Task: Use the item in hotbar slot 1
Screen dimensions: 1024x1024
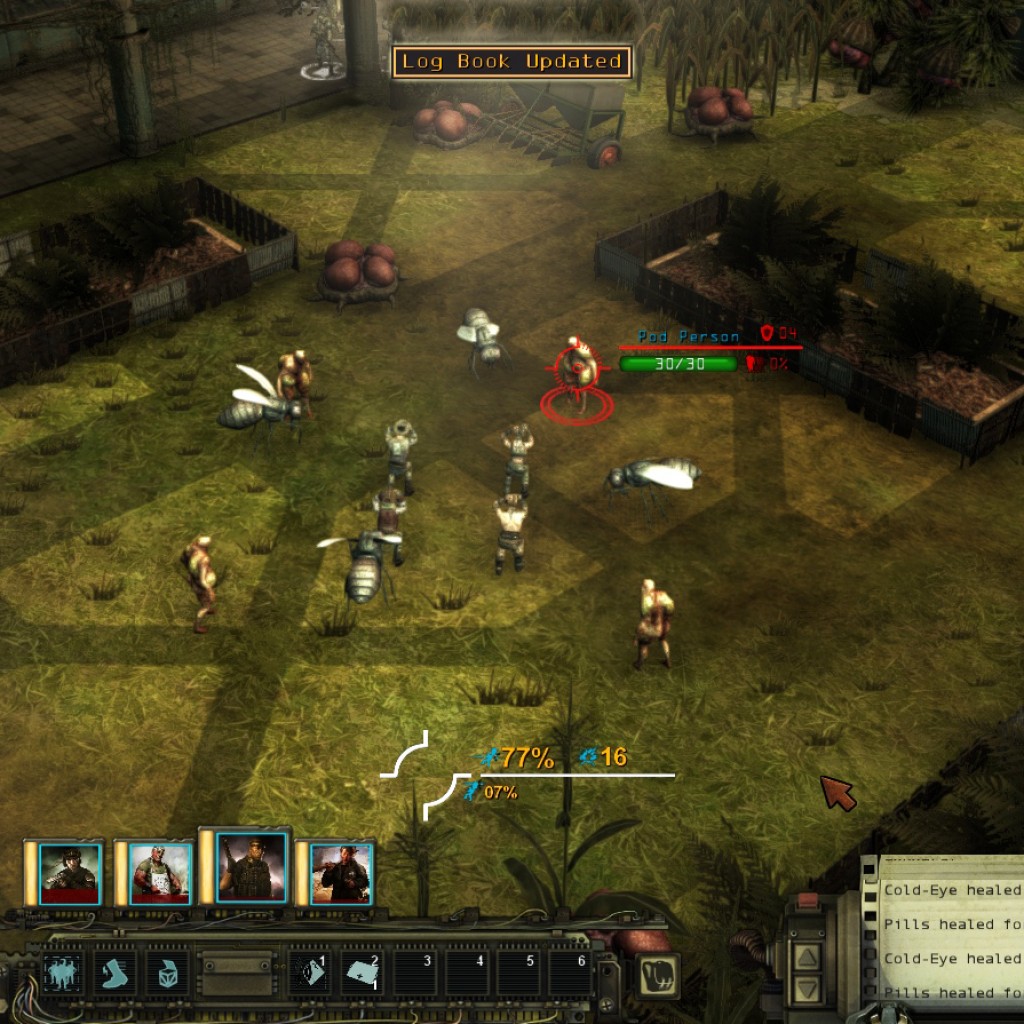Action: (312, 972)
